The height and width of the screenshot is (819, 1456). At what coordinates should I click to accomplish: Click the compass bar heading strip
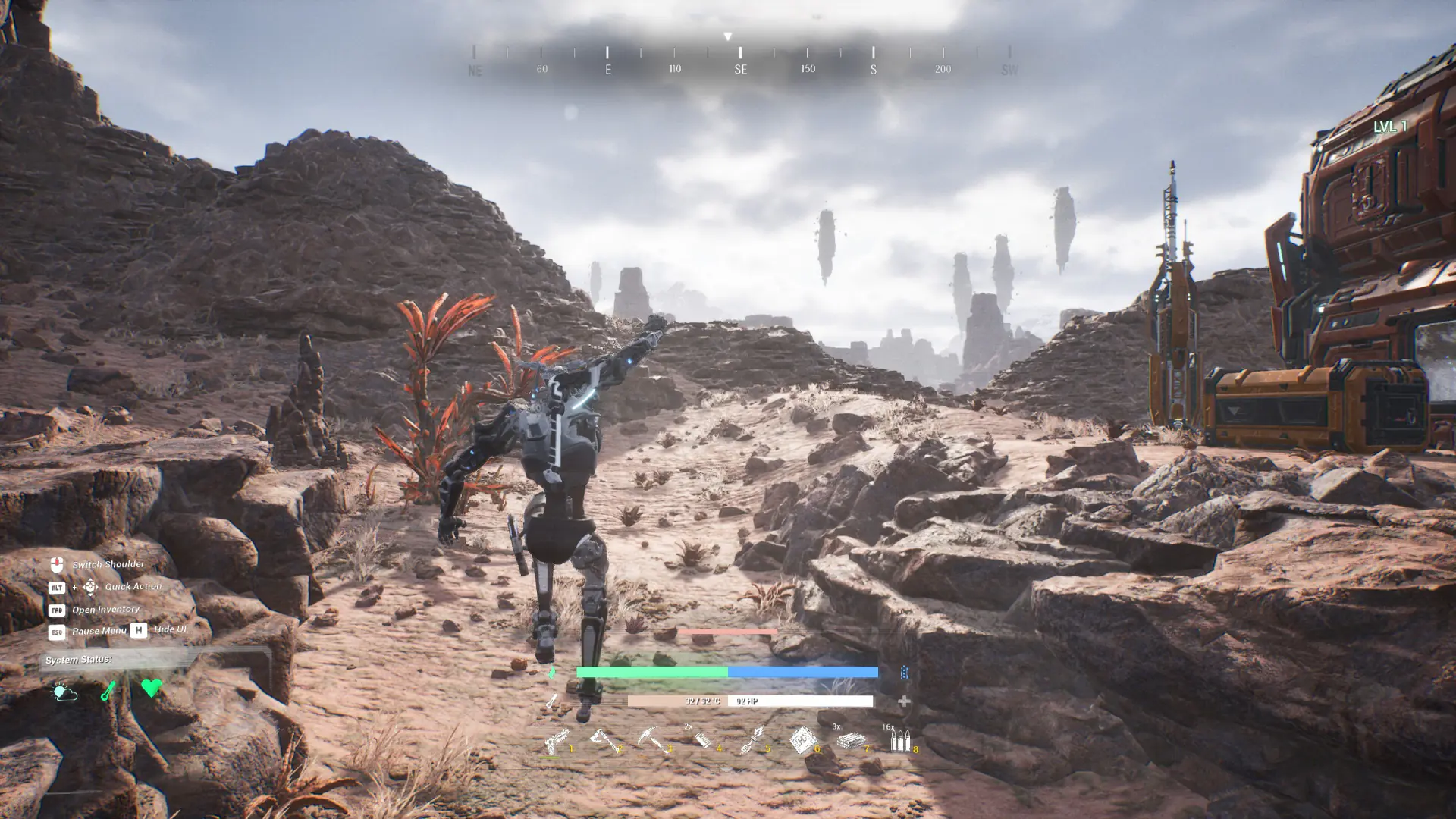[x=740, y=61]
